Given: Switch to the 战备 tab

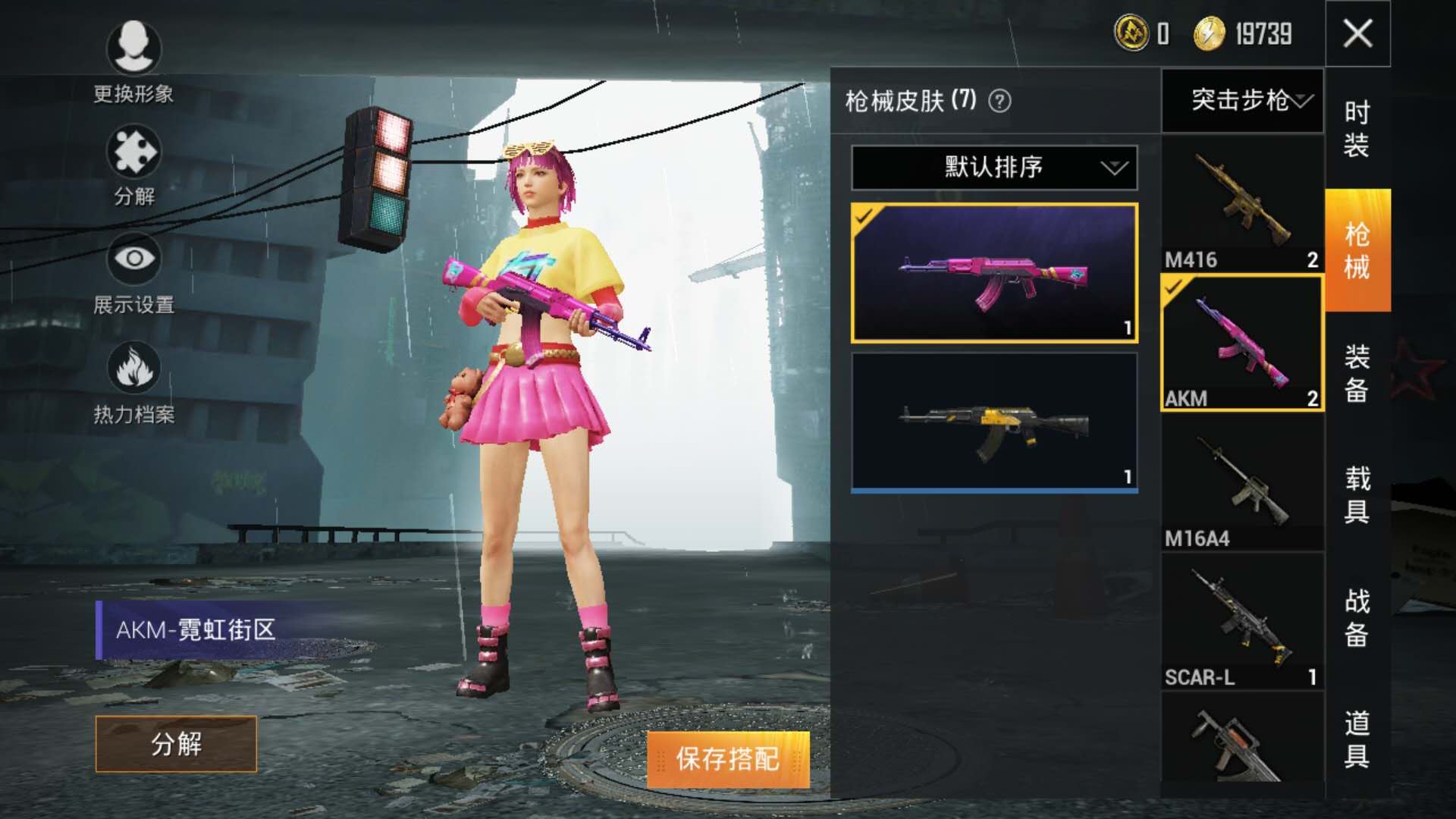Looking at the screenshot, I should point(1357,617).
